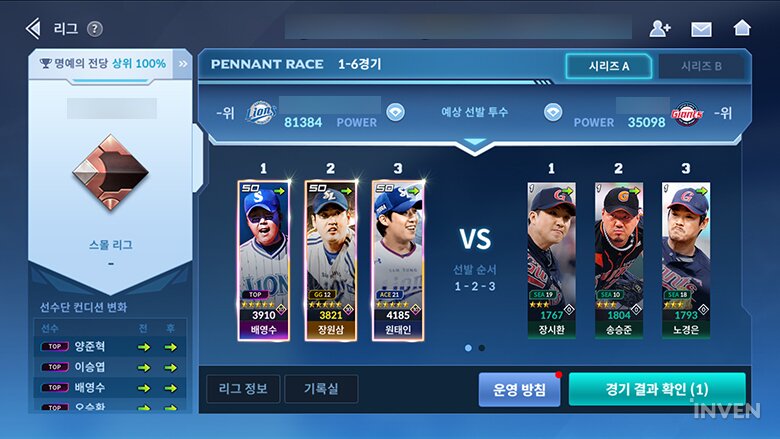Viewport: 780px width, 439px height.
Task: Select the 장원삼 pitcher card
Action: [x=331, y=261]
